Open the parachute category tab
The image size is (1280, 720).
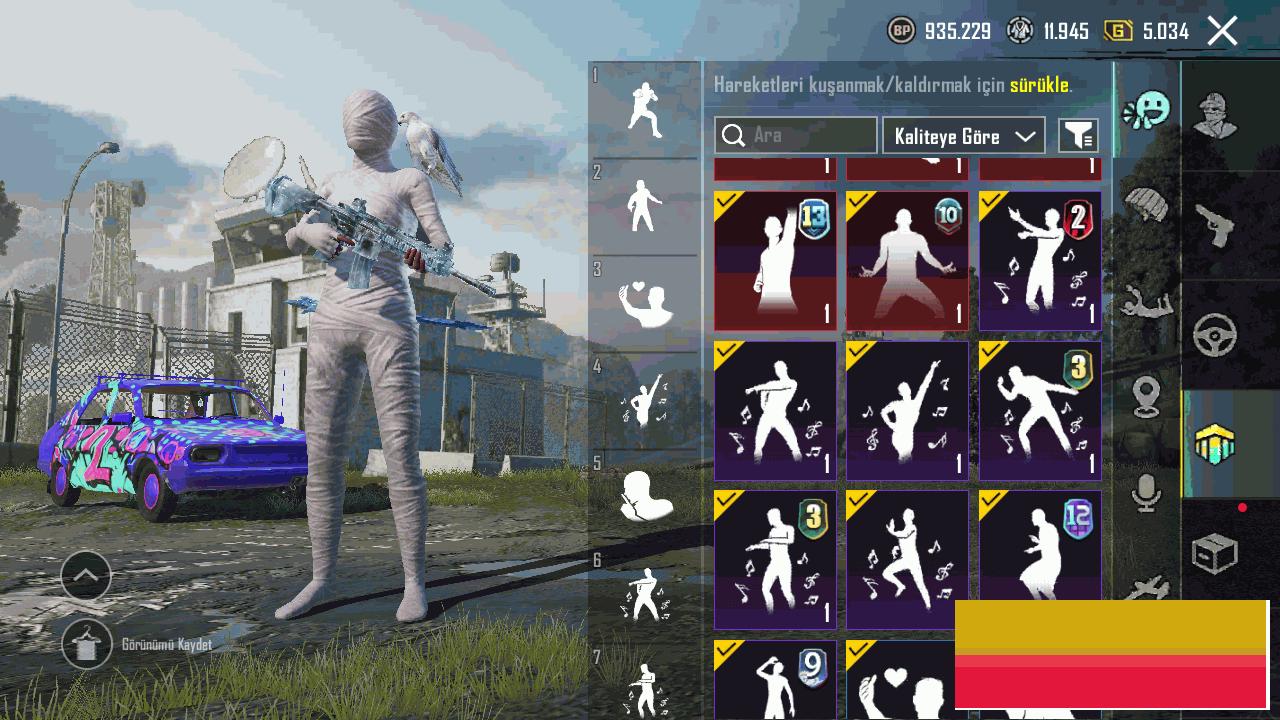pos(1146,205)
